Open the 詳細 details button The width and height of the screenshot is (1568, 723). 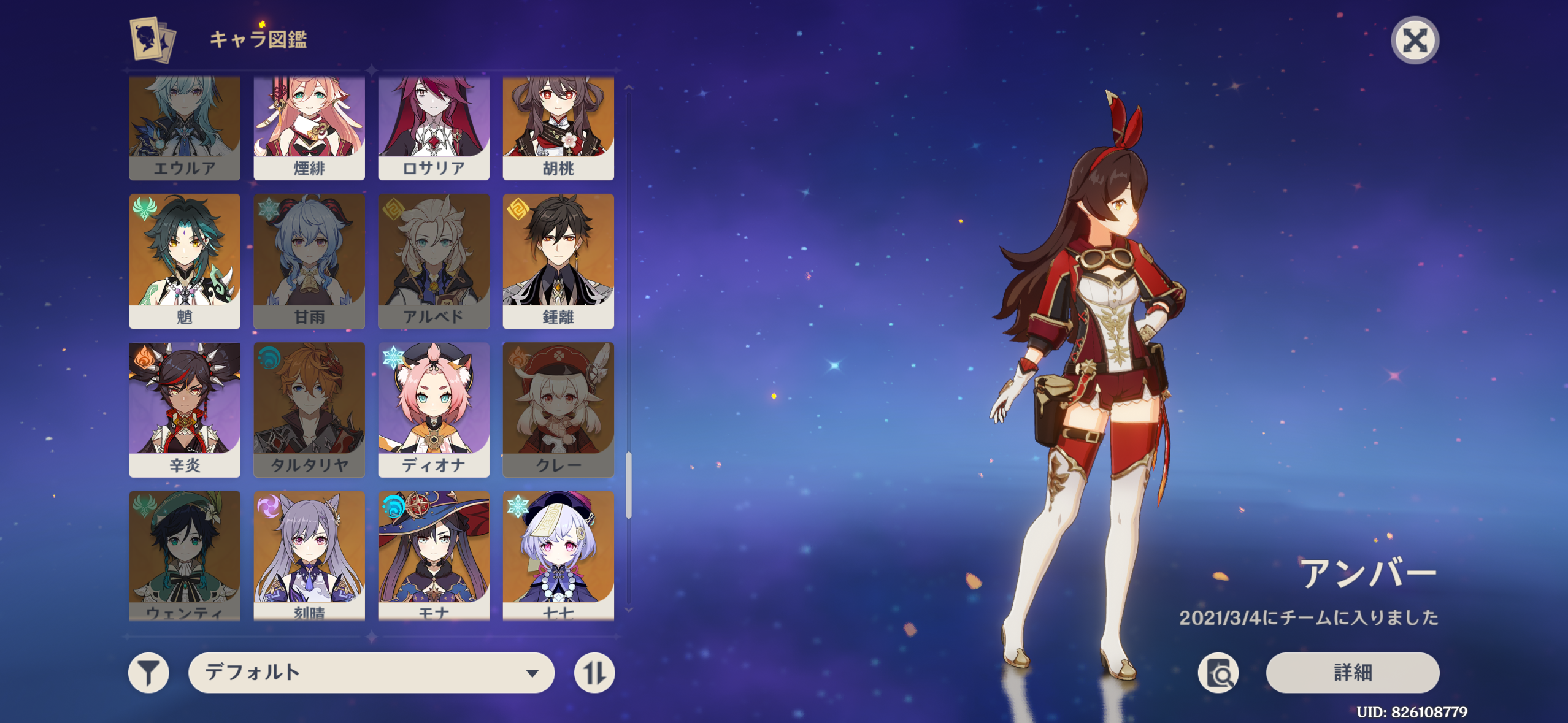click(x=1352, y=672)
